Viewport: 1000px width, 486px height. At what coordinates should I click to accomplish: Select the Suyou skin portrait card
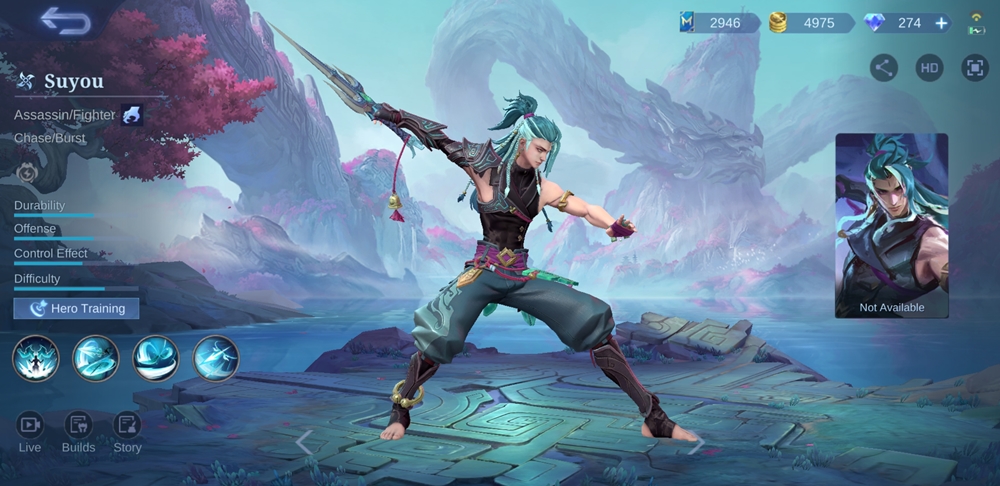pos(892,226)
